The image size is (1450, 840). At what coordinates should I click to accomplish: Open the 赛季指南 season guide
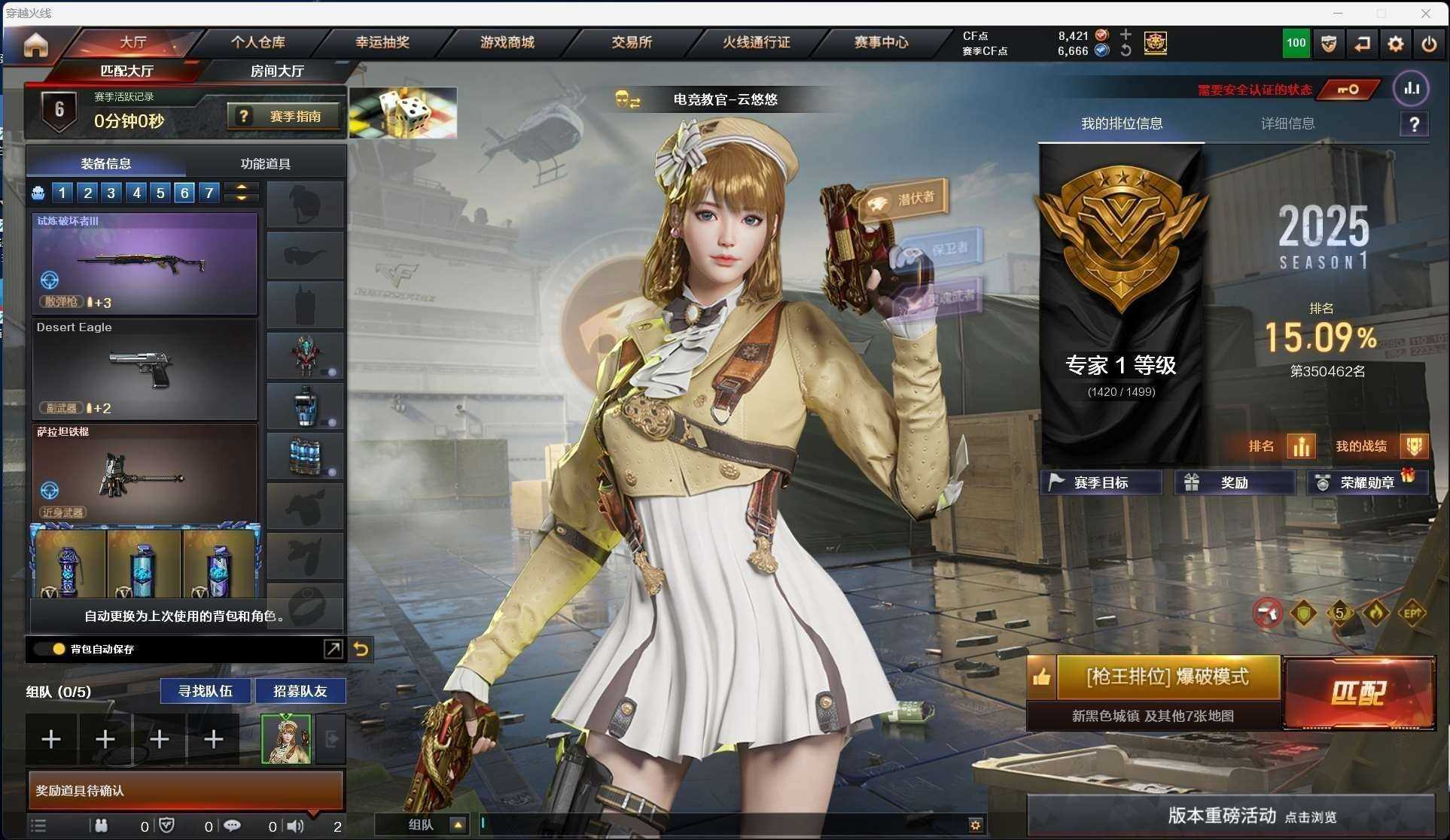point(284,117)
